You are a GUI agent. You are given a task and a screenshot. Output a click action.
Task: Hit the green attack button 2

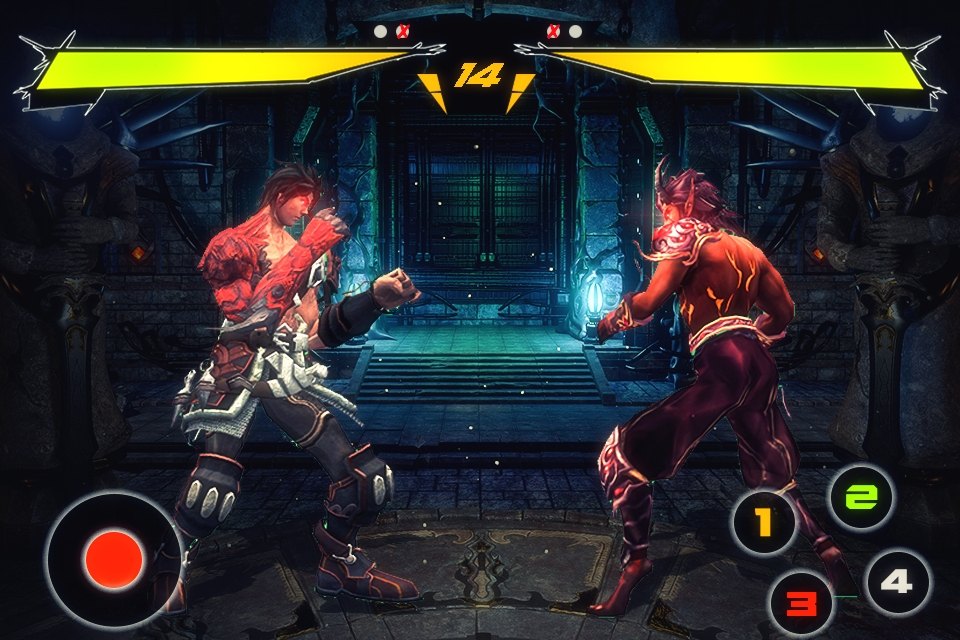click(862, 497)
